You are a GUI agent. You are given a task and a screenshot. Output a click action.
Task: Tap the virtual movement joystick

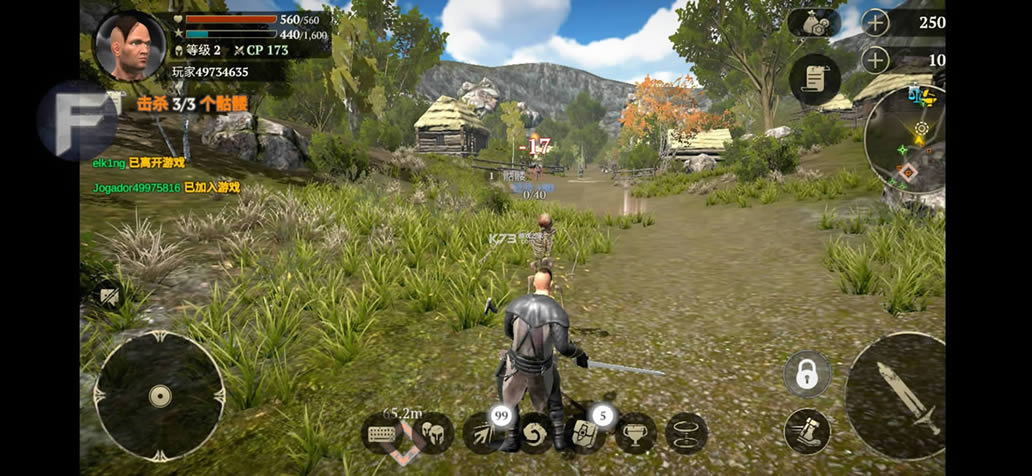point(159,396)
